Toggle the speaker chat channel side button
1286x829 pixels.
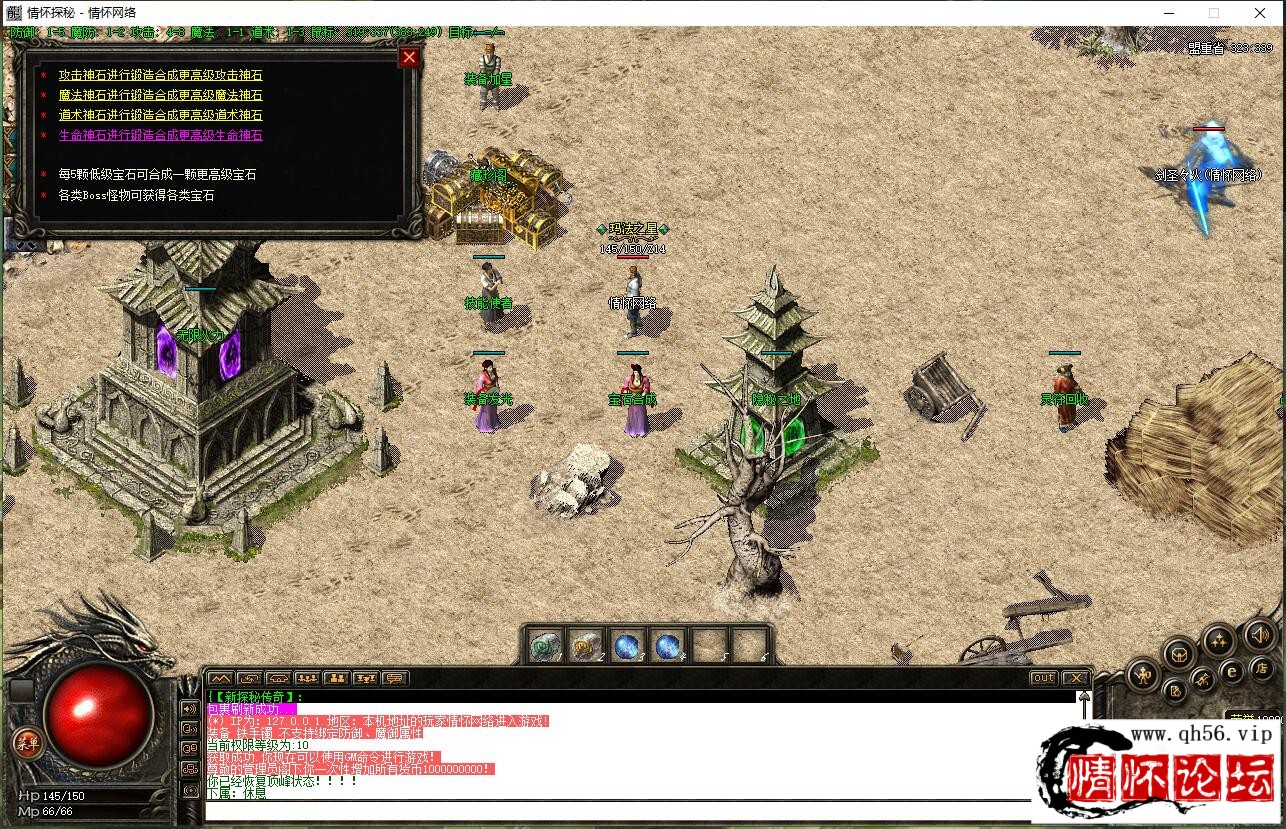188,709
